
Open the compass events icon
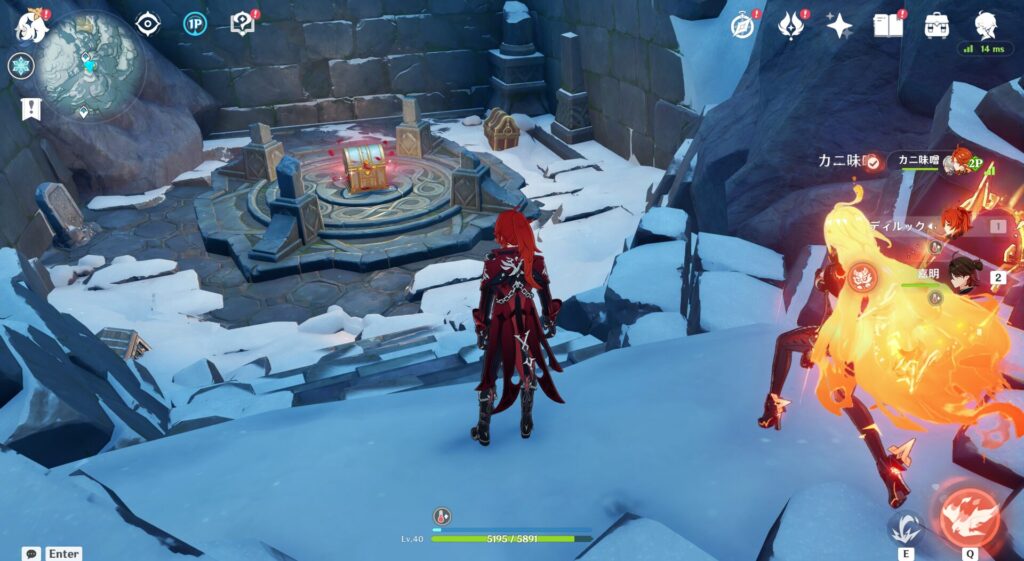(742, 25)
